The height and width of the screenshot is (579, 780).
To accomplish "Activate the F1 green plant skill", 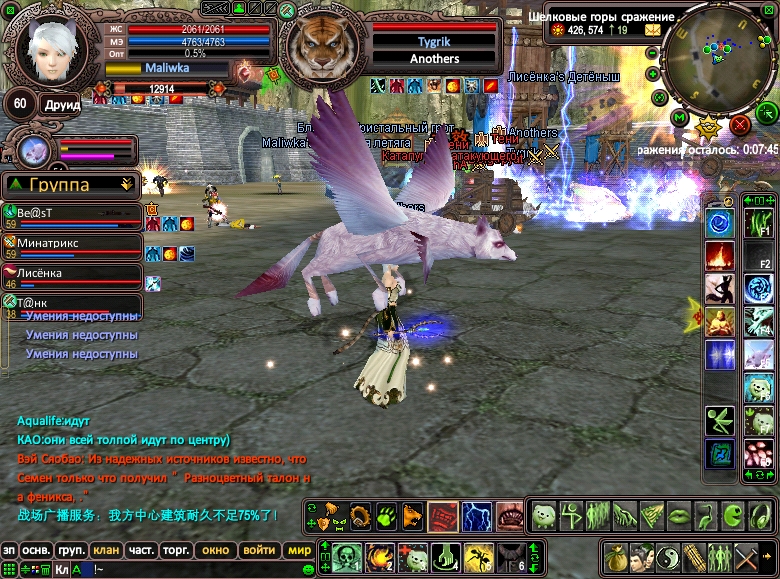I will (759, 222).
